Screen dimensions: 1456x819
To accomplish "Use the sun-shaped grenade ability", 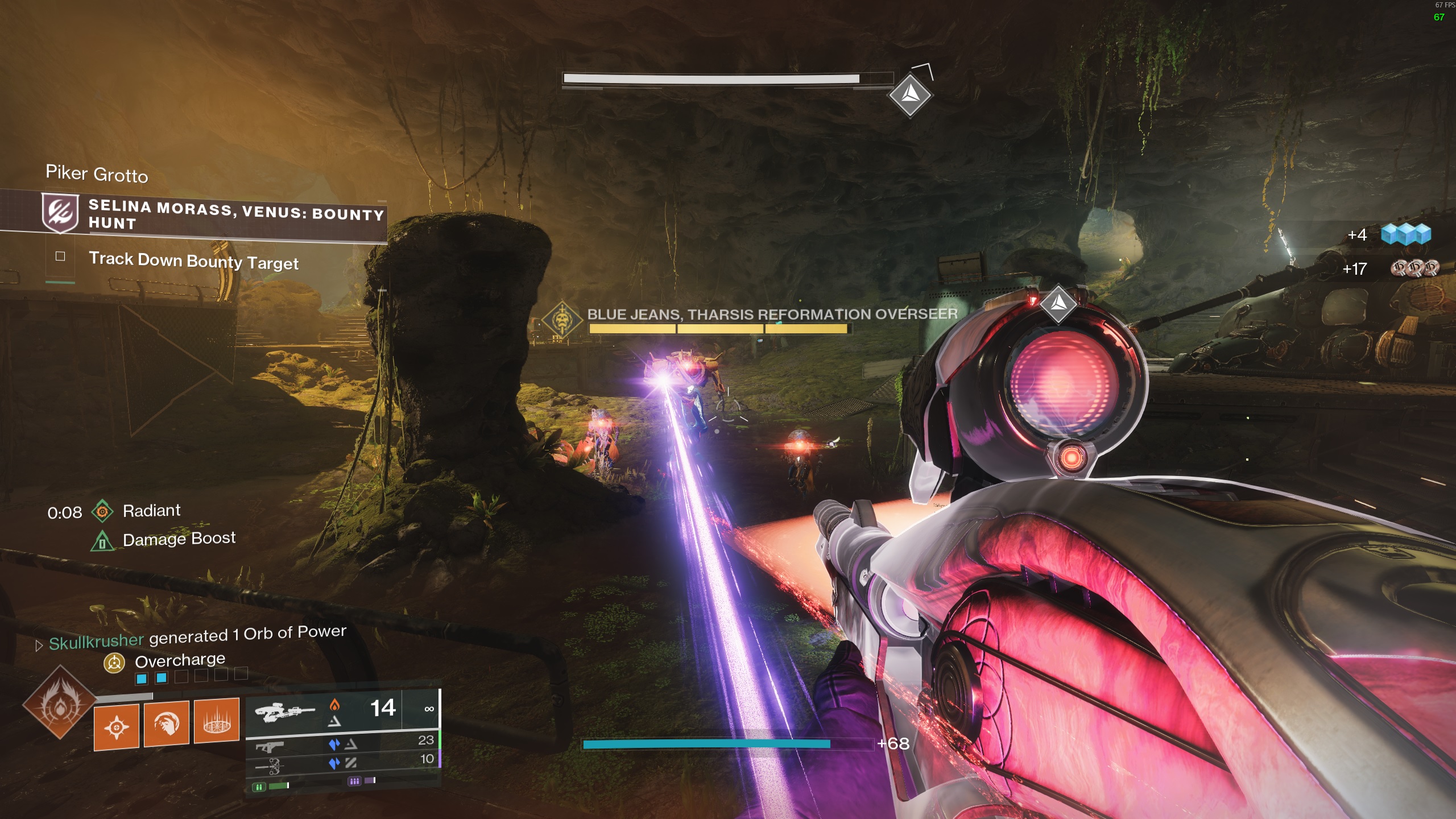I will [x=117, y=727].
